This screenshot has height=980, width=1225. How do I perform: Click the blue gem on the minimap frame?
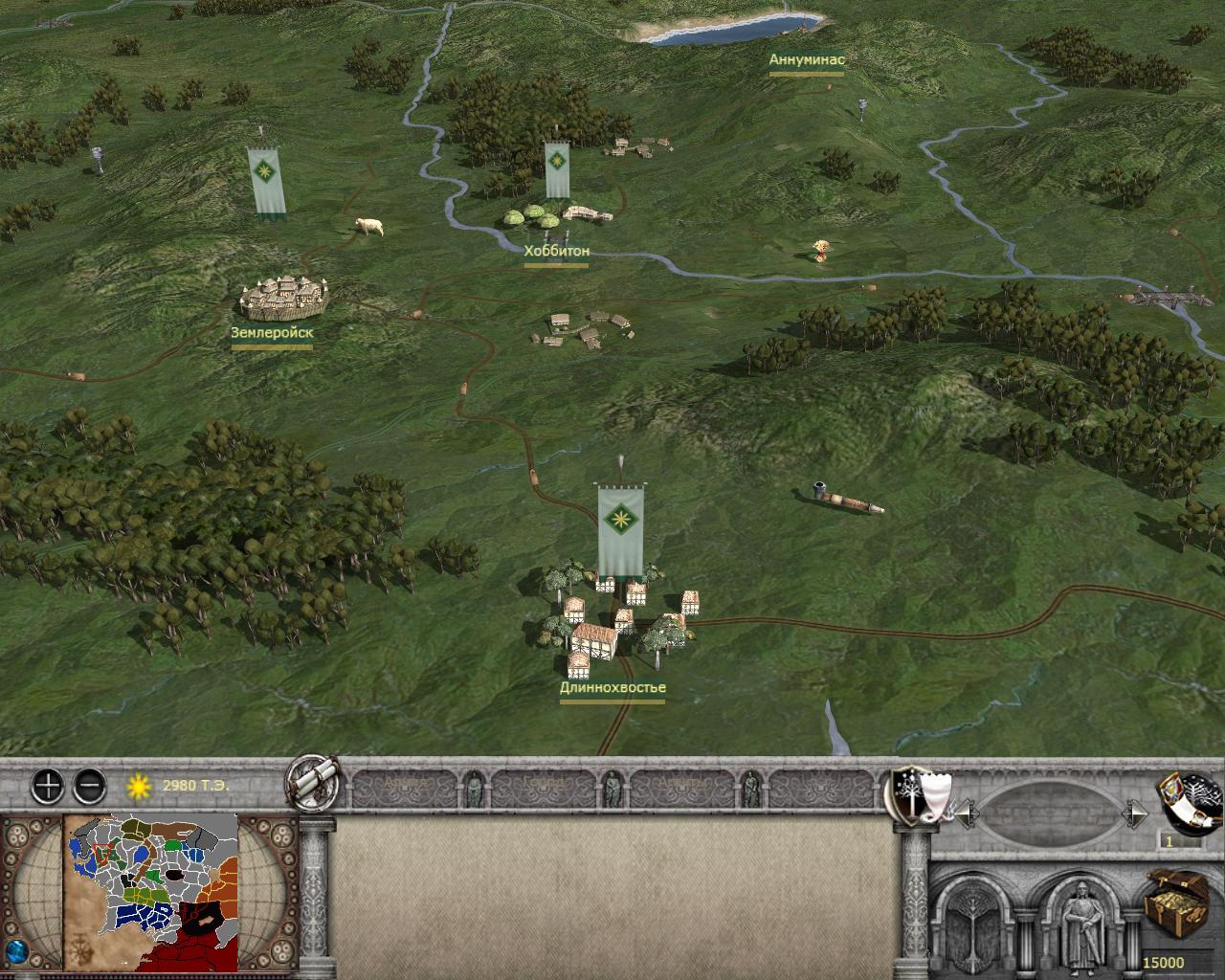(x=16, y=952)
